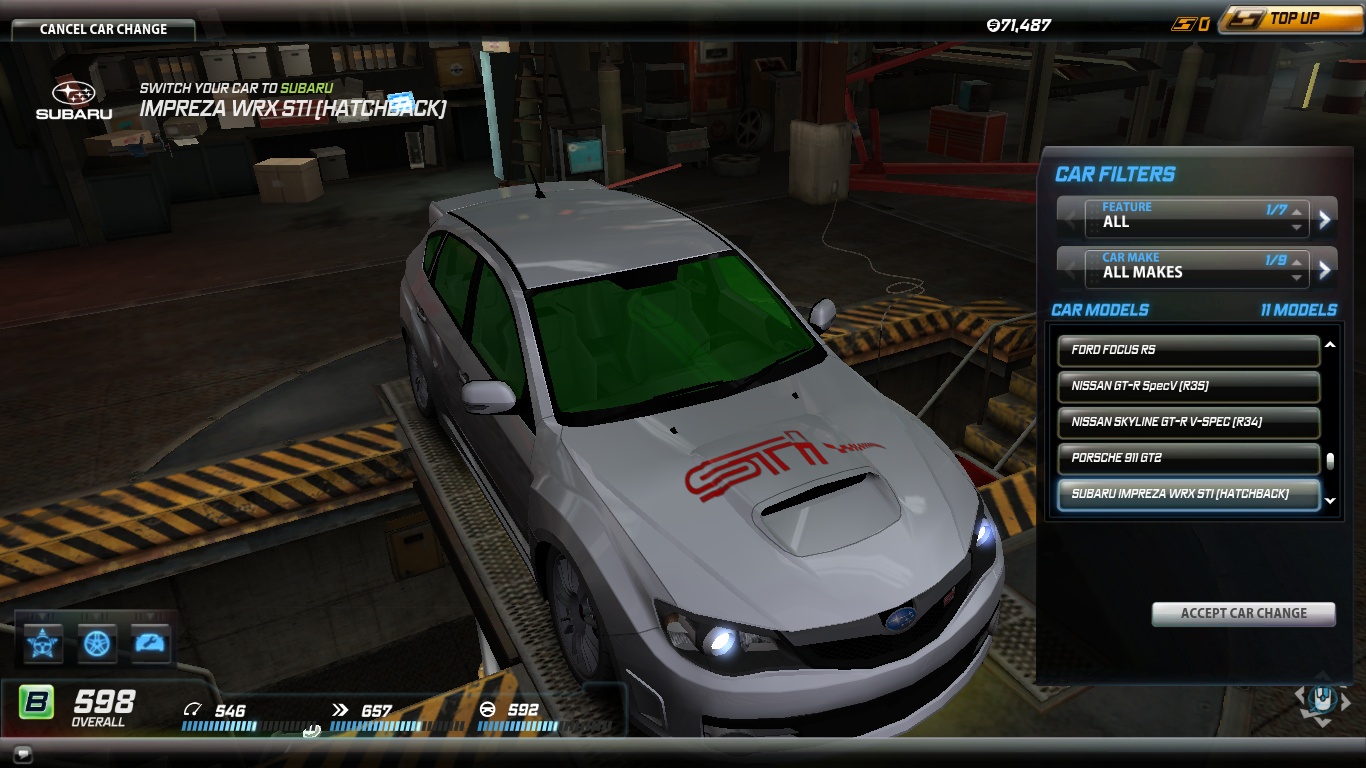Image resolution: width=1366 pixels, height=768 pixels.
Task: Select the Porsche 911 GT2 model
Action: coord(1189,458)
